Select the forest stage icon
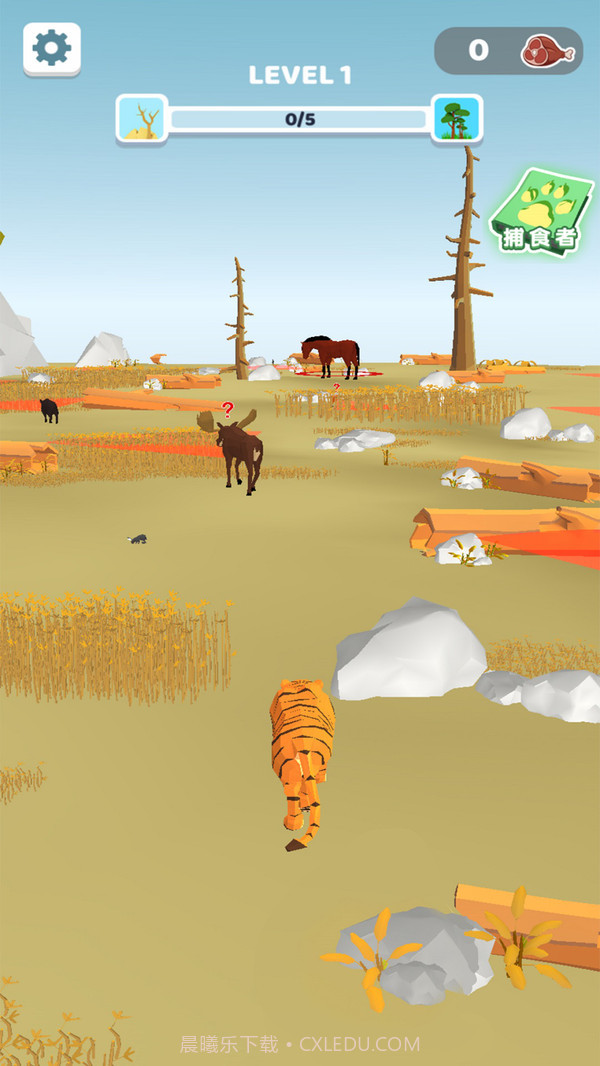This screenshot has width=600, height=1066. (x=457, y=119)
